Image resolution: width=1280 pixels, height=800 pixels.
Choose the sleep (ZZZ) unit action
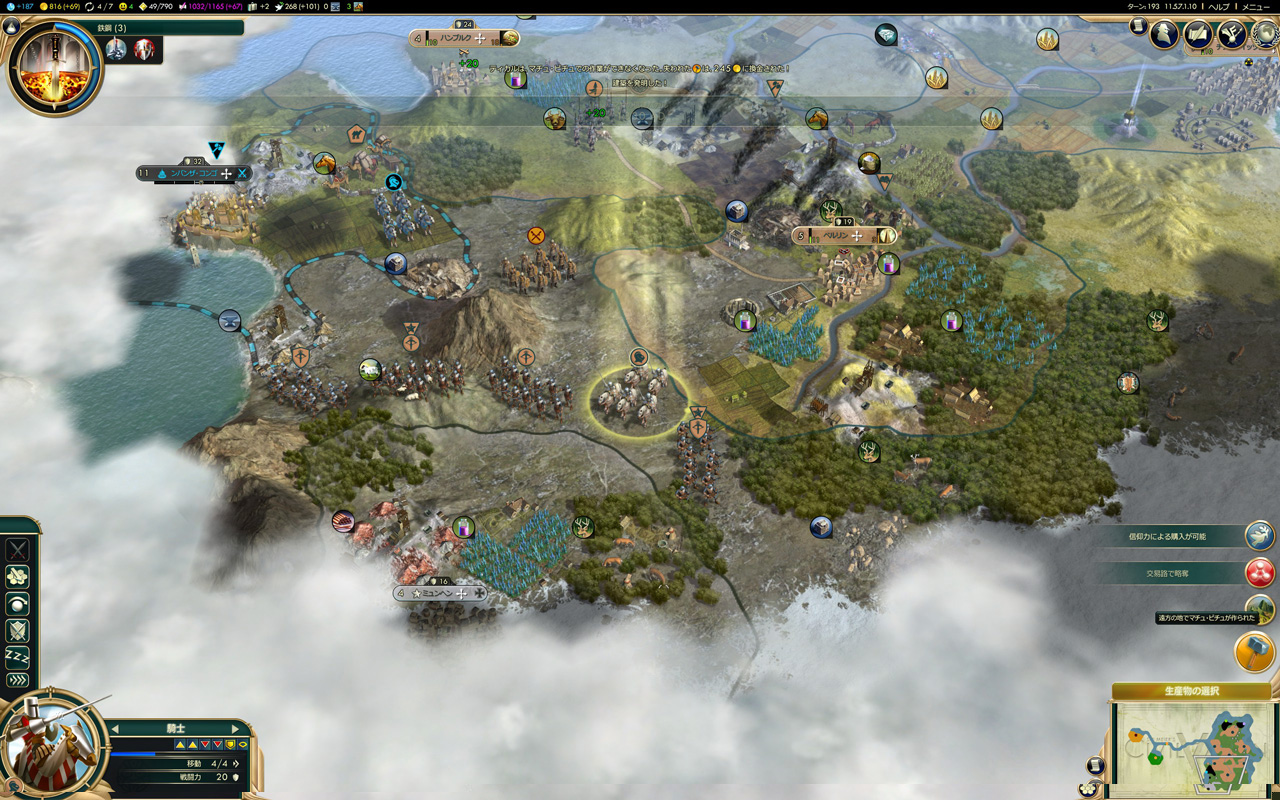pos(17,656)
